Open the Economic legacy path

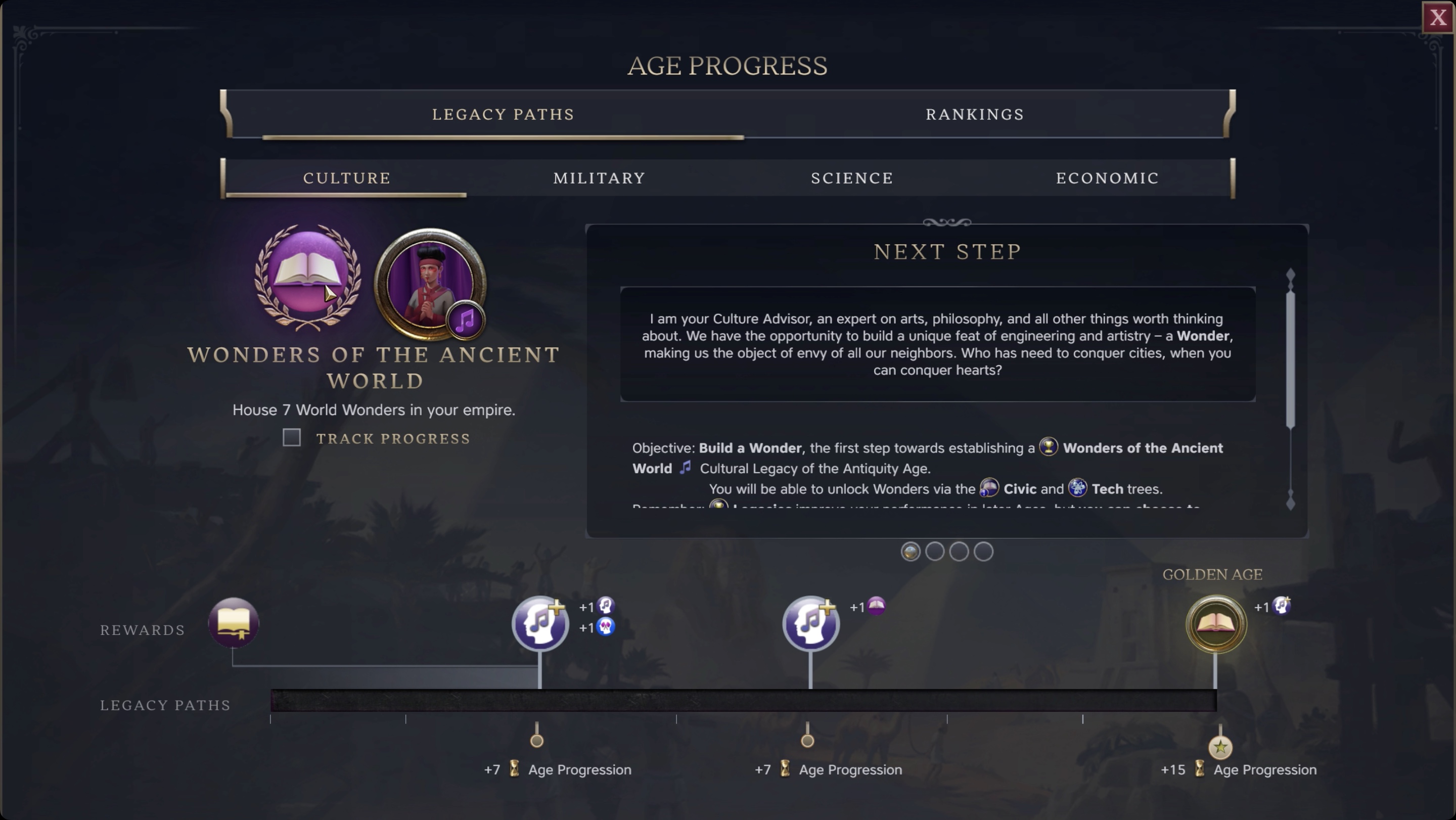click(x=1107, y=177)
